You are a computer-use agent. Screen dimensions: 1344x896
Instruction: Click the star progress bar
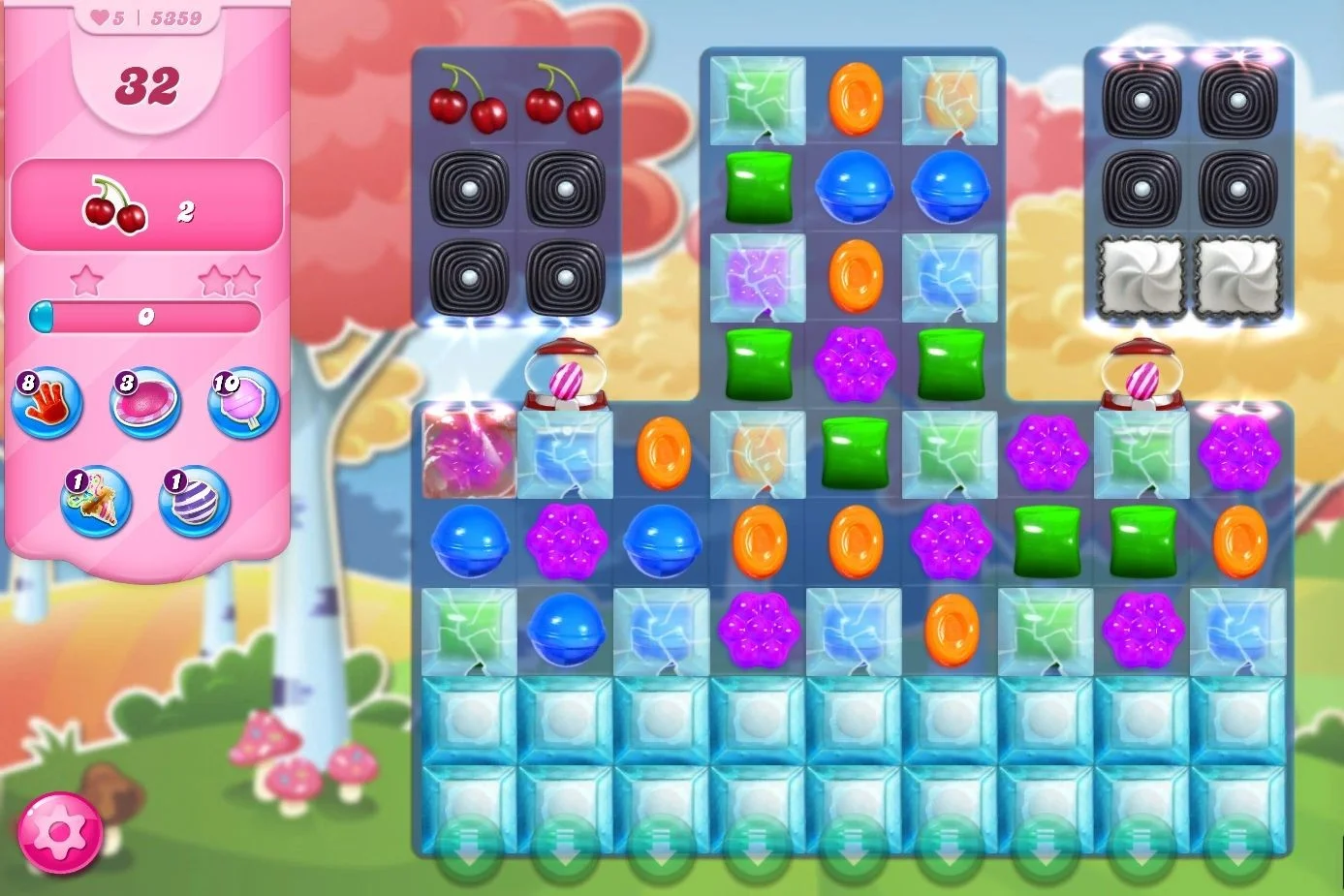tap(146, 314)
